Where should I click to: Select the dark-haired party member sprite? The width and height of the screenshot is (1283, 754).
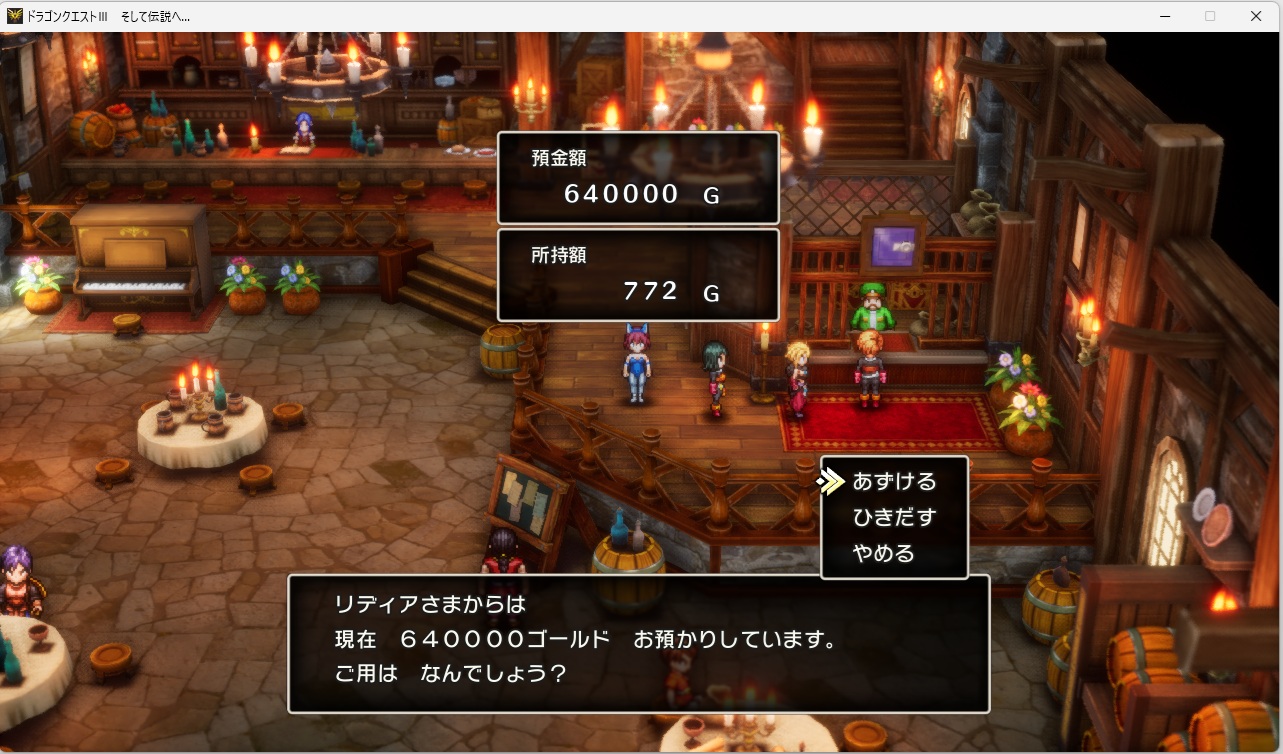(x=718, y=372)
